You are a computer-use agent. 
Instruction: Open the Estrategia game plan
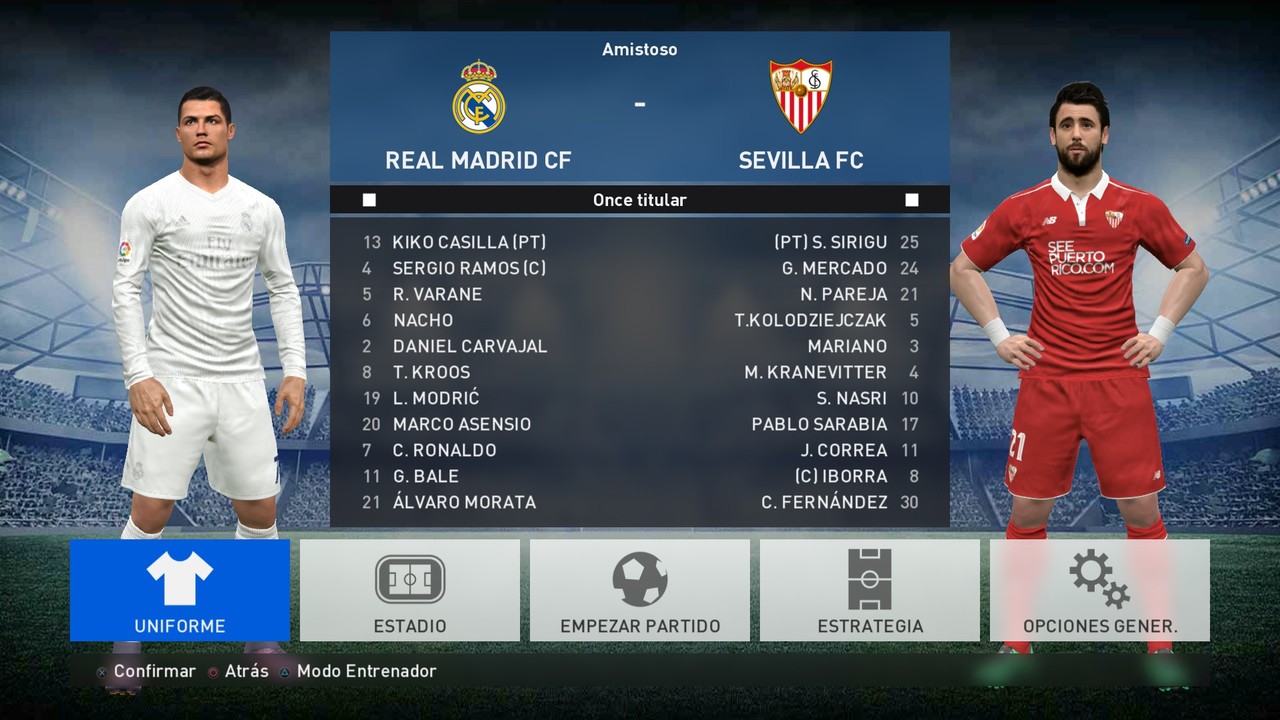pos(870,590)
